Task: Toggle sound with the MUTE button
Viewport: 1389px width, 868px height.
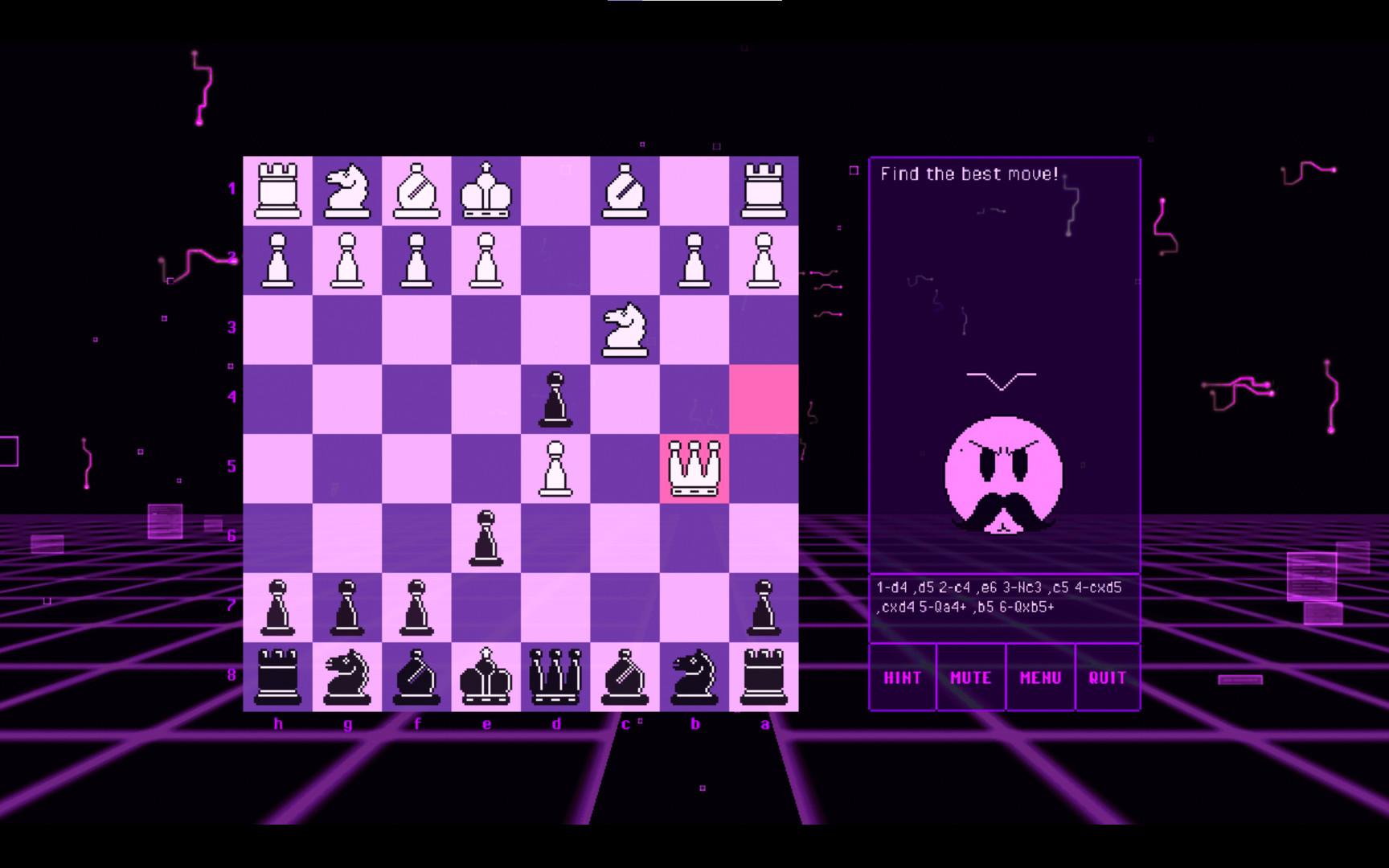Action: [x=970, y=678]
